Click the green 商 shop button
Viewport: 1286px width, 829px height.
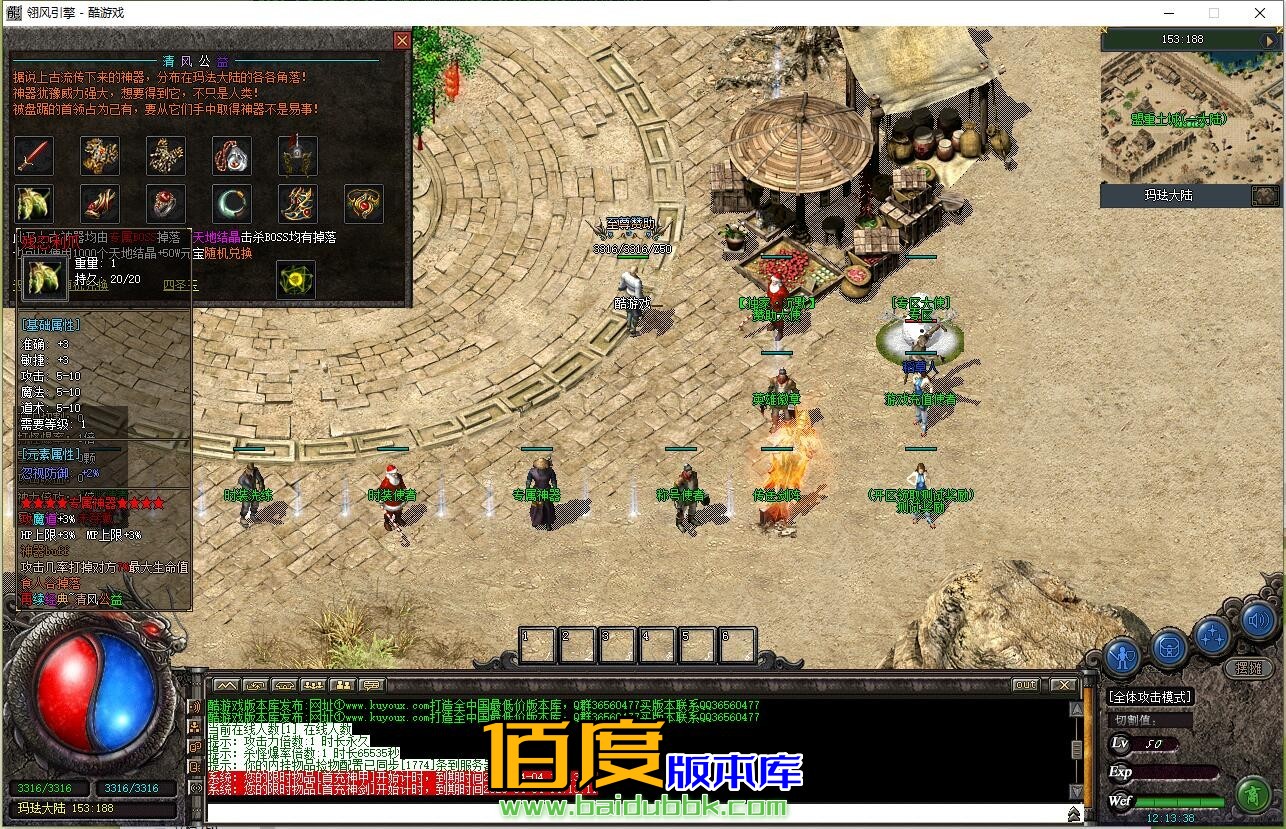[x=1252, y=795]
